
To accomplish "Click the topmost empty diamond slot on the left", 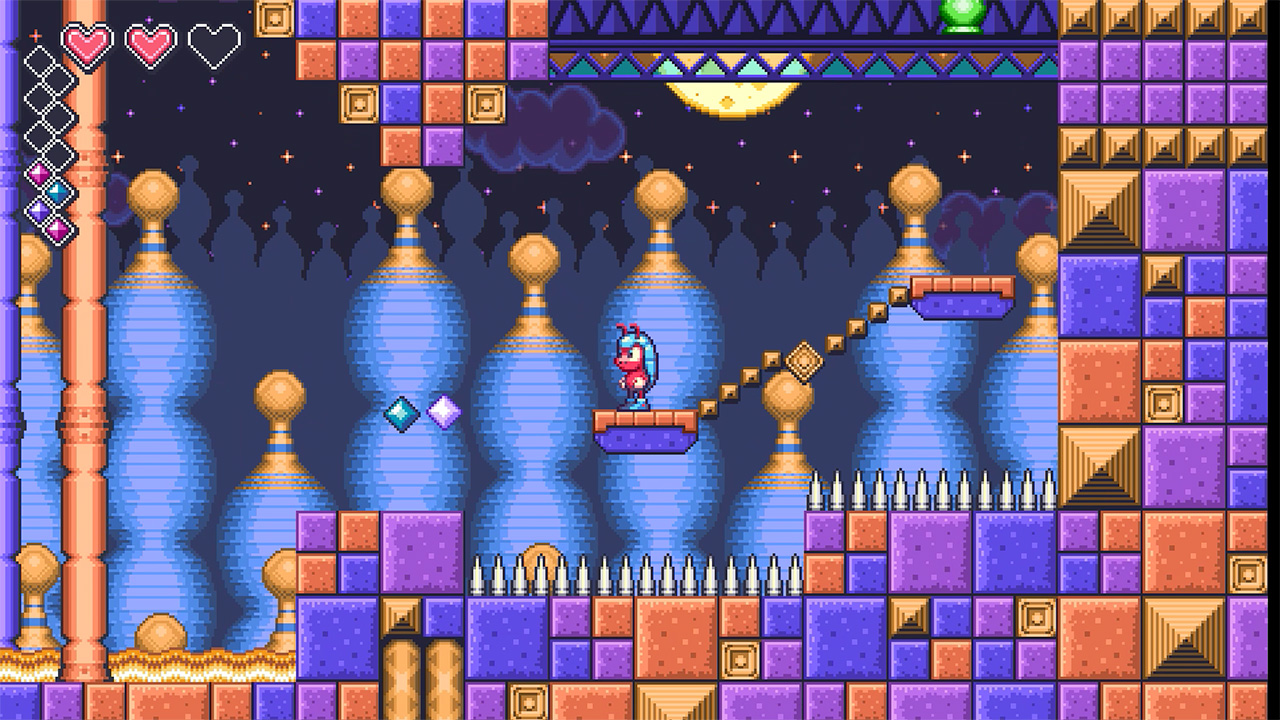I will pyautogui.click(x=40, y=60).
